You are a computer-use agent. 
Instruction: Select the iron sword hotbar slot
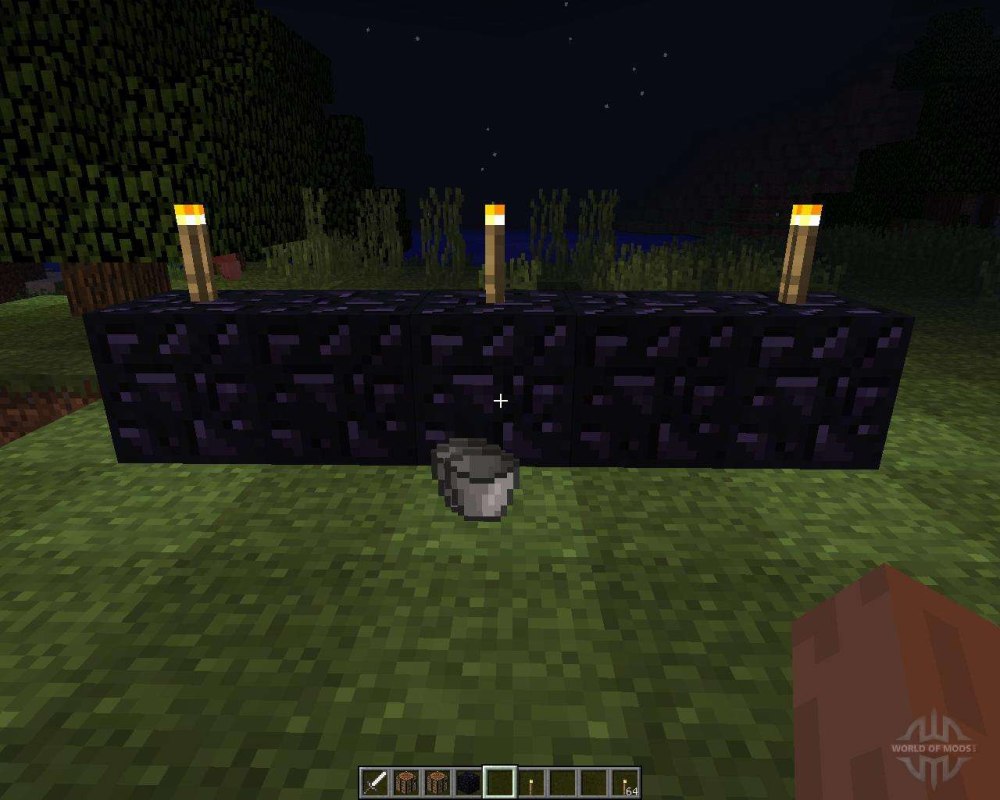(x=375, y=782)
